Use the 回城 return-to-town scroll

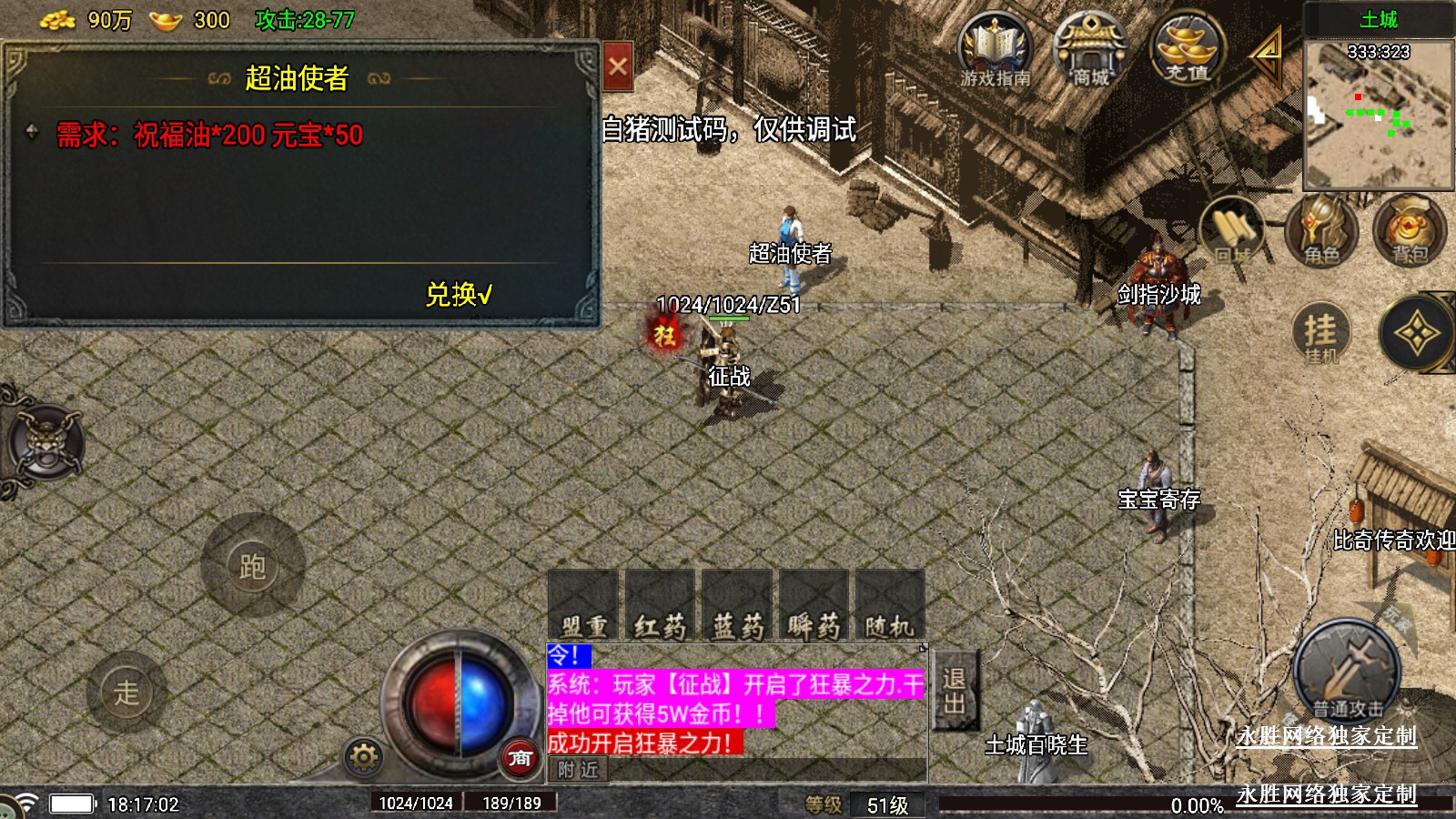pos(1232,233)
